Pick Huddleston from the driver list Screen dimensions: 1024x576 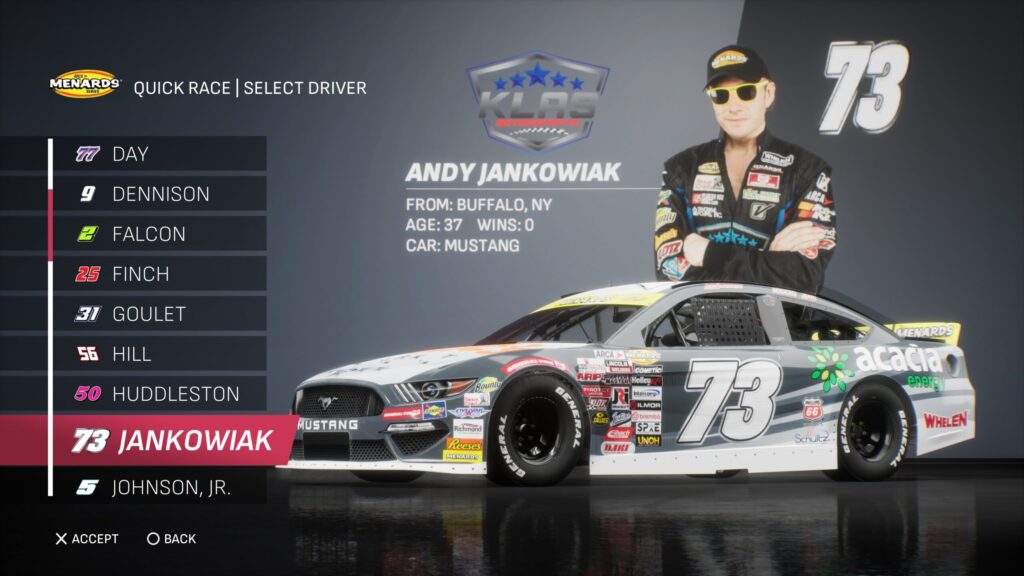160,394
